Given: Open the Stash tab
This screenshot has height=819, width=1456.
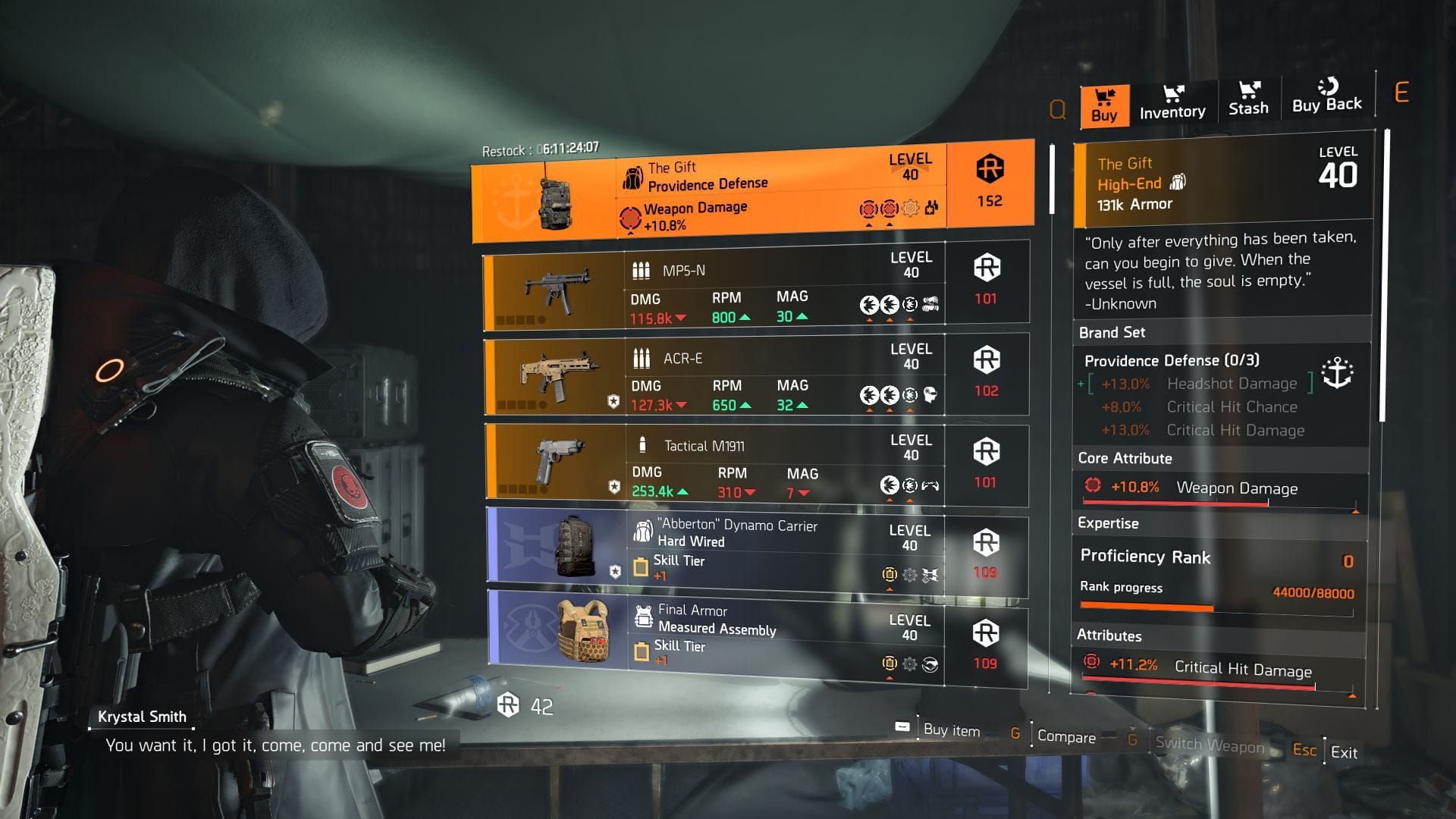Looking at the screenshot, I should [x=1248, y=99].
